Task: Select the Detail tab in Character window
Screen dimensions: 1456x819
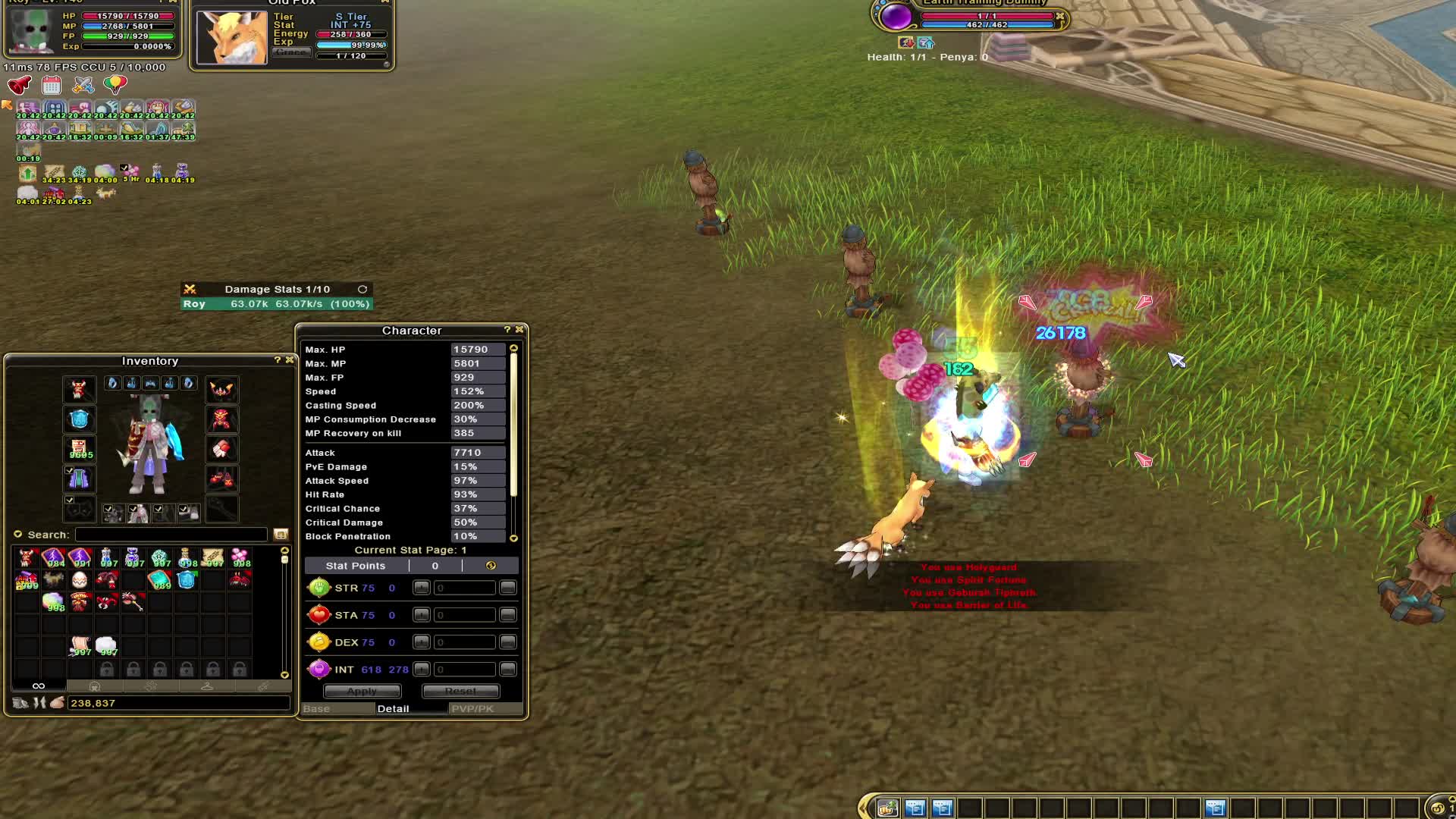Action: point(393,709)
